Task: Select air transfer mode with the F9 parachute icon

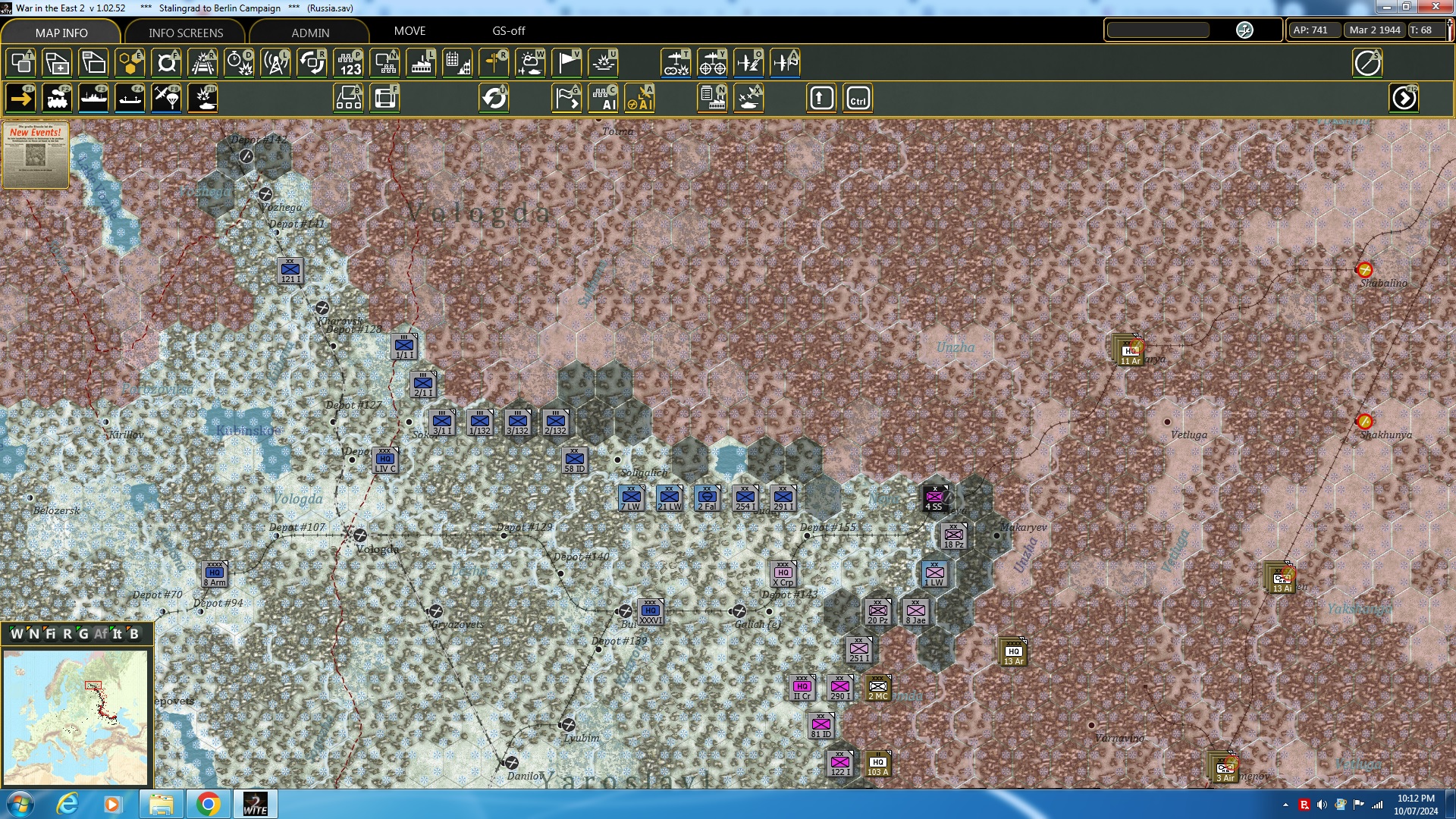Action: [x=165, y=98]
